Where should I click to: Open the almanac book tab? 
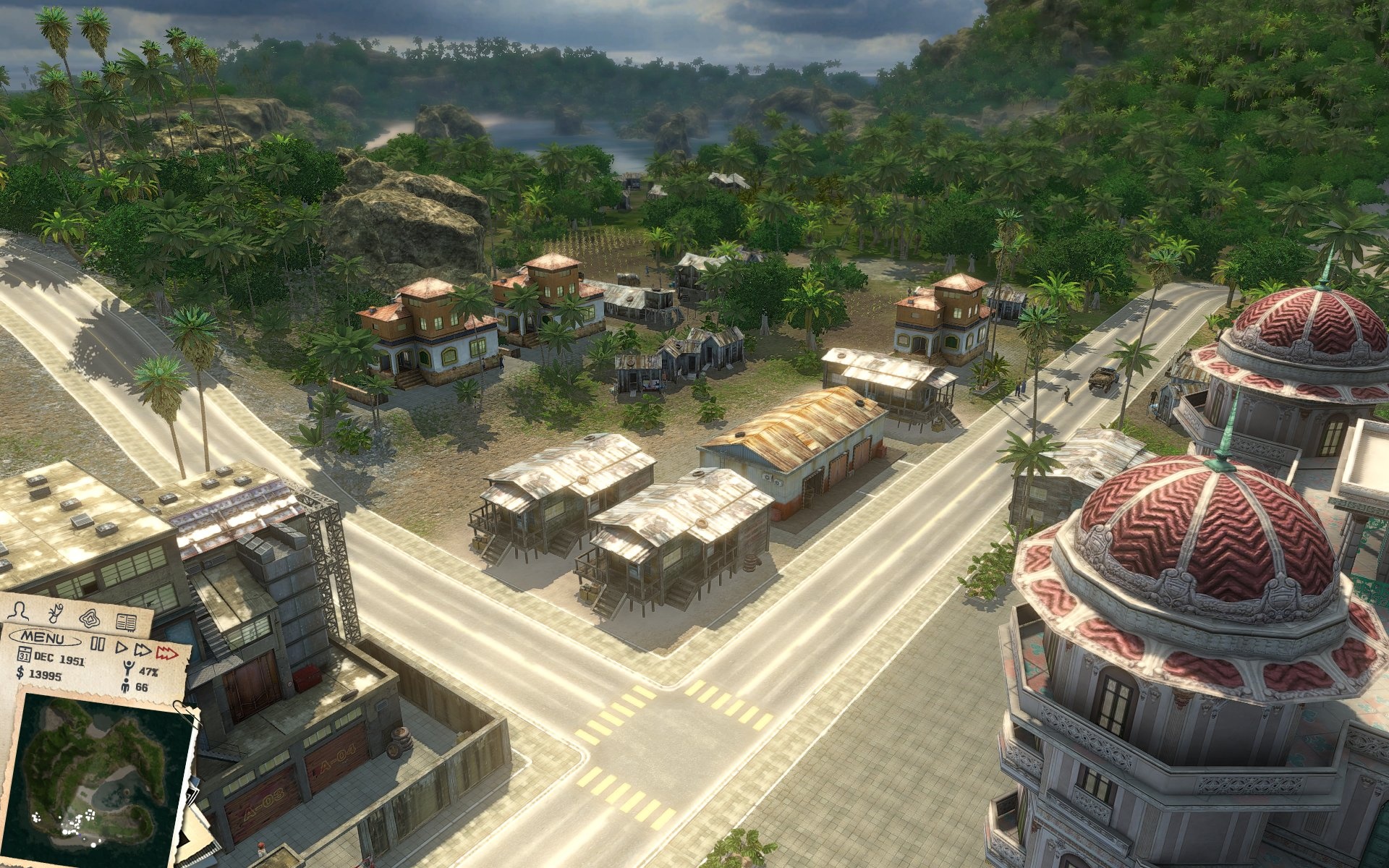point(127,621)
